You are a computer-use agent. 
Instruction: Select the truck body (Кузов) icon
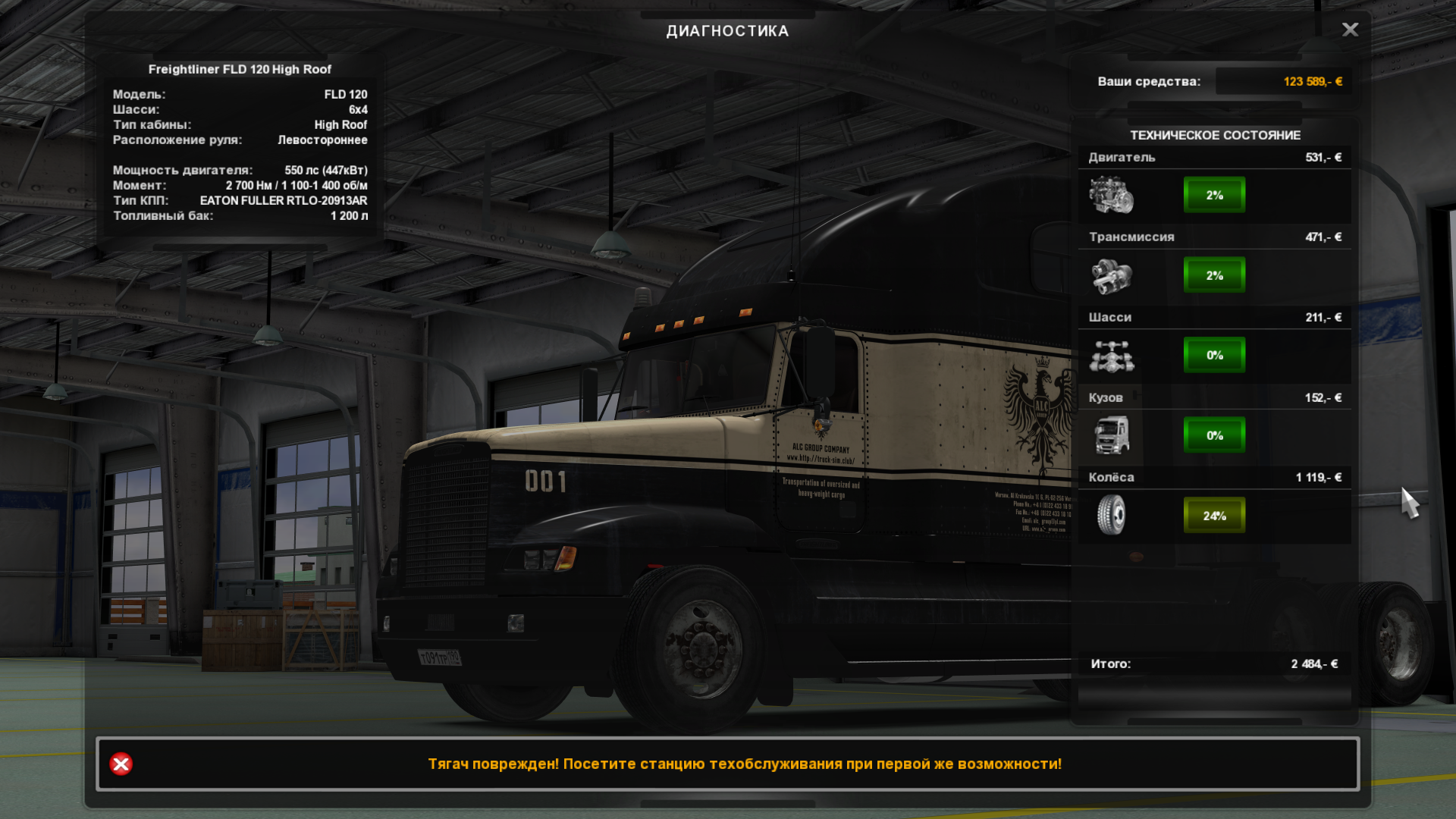[x=1111, y=435]
